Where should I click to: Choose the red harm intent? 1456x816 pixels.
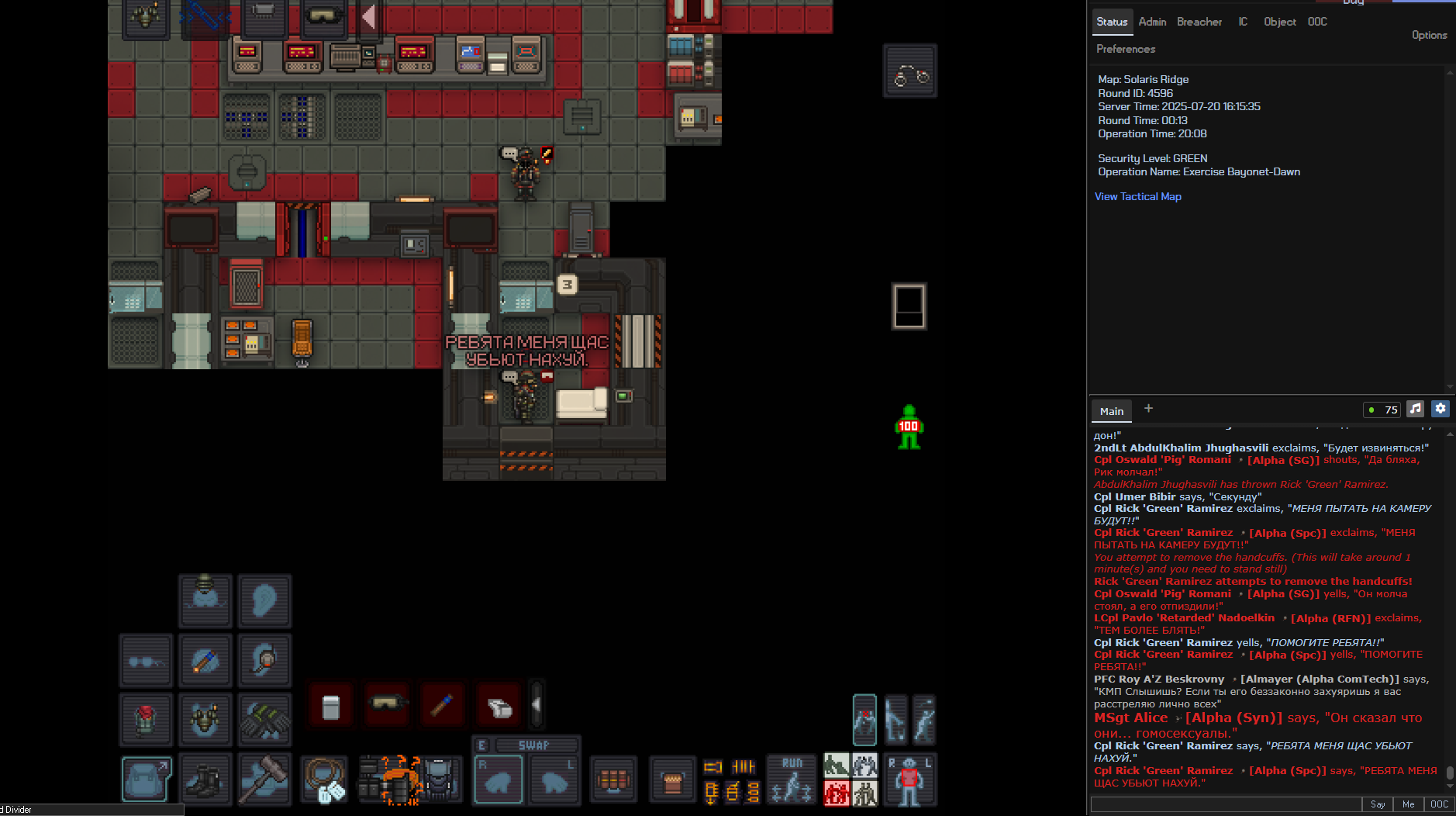[836, 793]
